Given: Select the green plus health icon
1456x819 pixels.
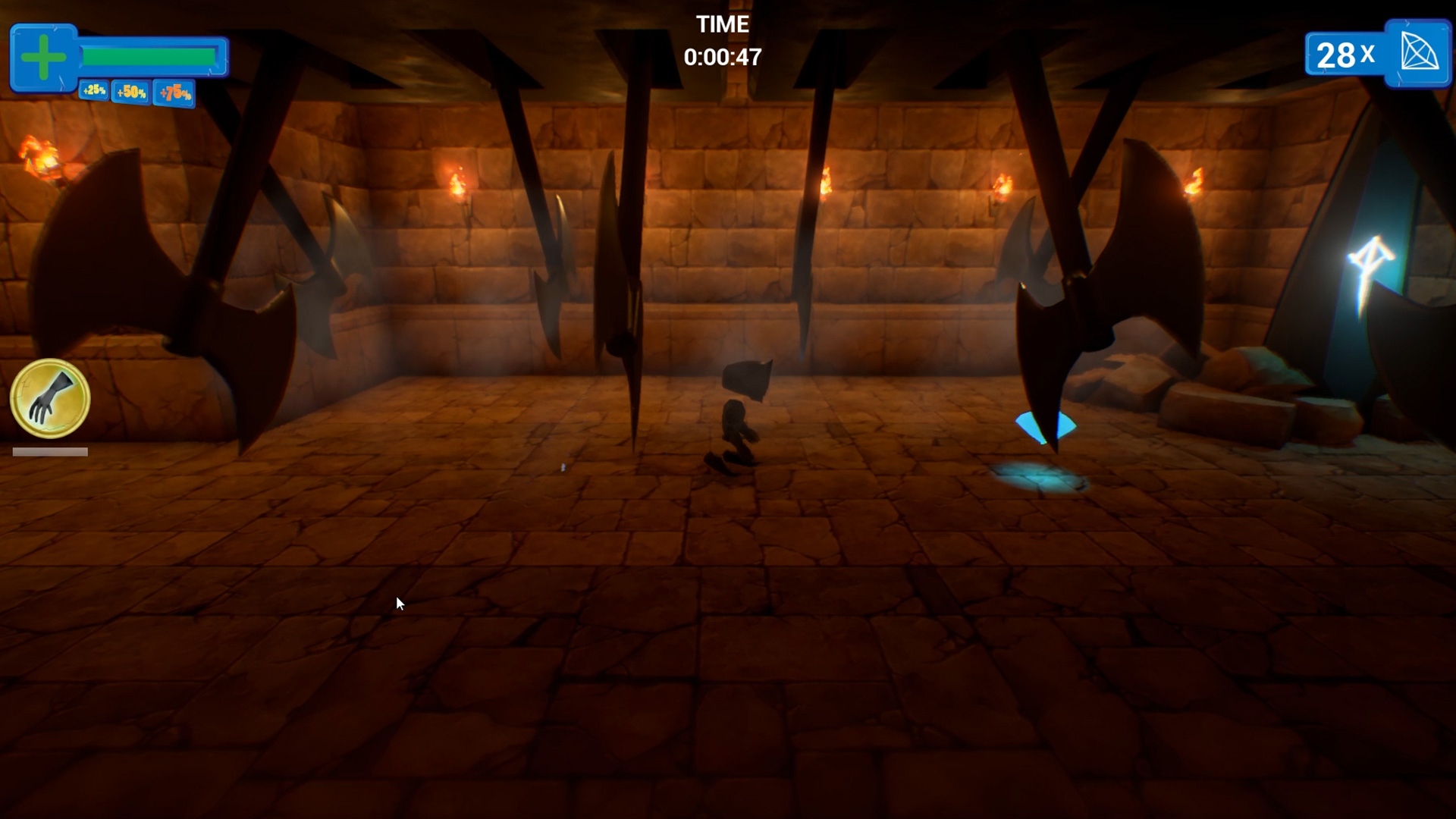Looking at the screenshot, I should (x=45, y=55).
